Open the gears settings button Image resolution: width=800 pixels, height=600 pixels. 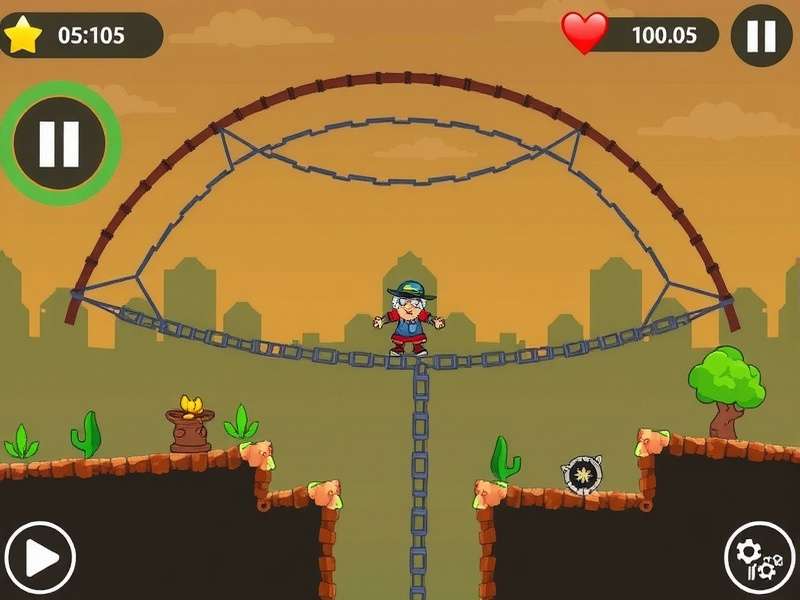(759, 557)
